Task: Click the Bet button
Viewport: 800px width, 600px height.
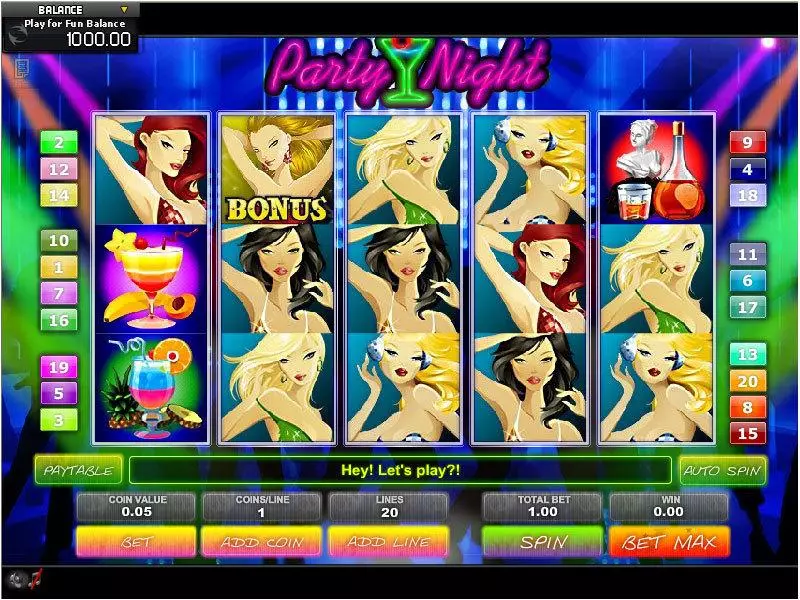Action: pos(137,542)
